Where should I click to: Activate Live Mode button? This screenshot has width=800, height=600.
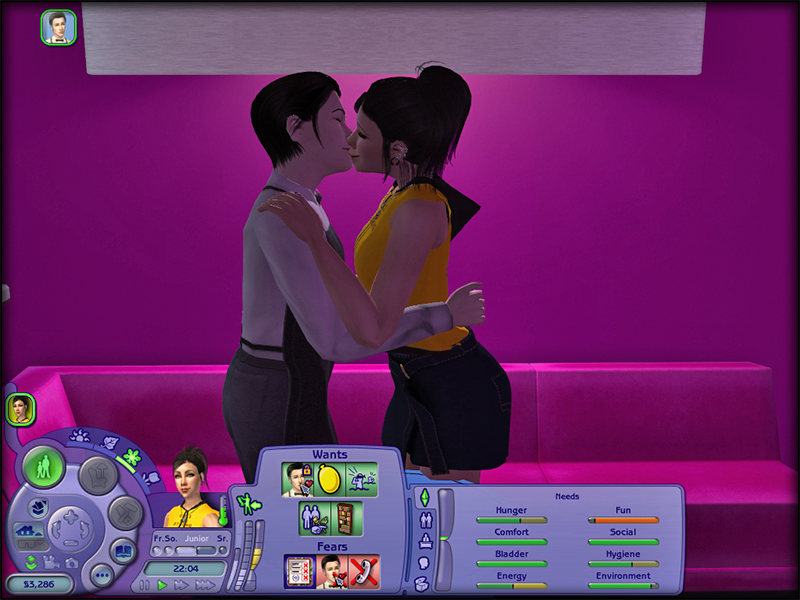pos(45,468)
